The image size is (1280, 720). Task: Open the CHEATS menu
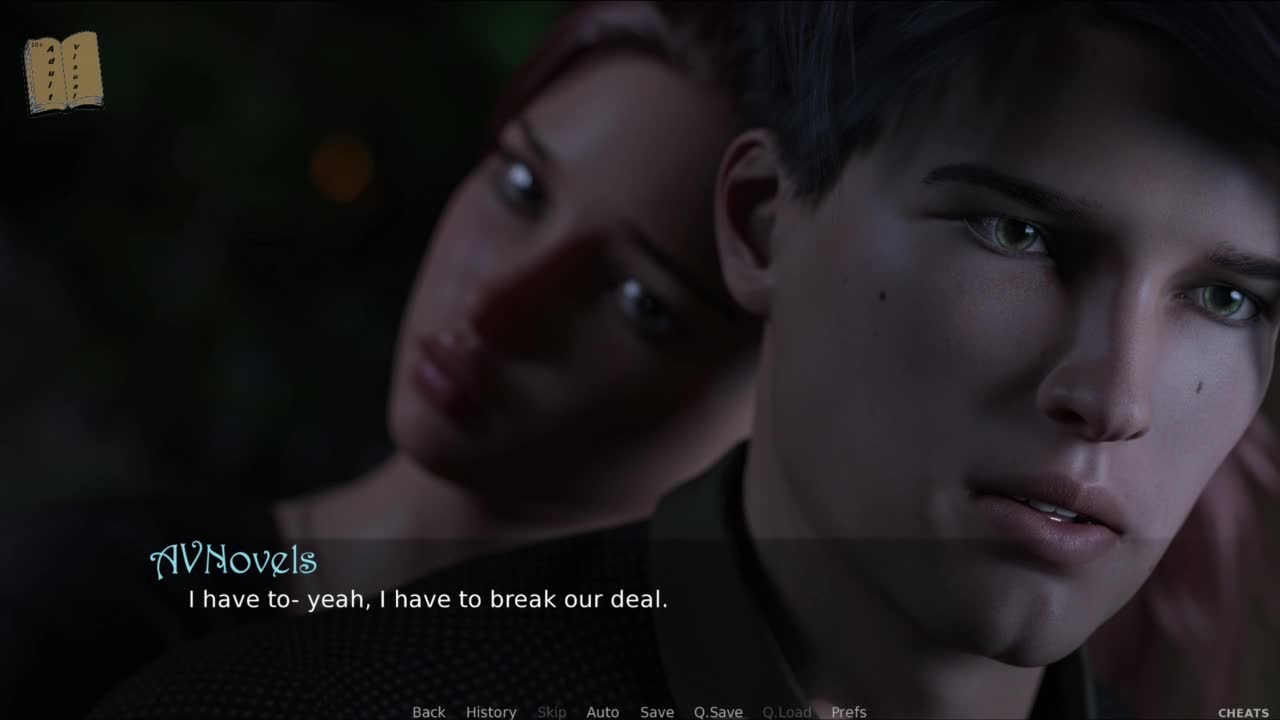(1243, 713)
